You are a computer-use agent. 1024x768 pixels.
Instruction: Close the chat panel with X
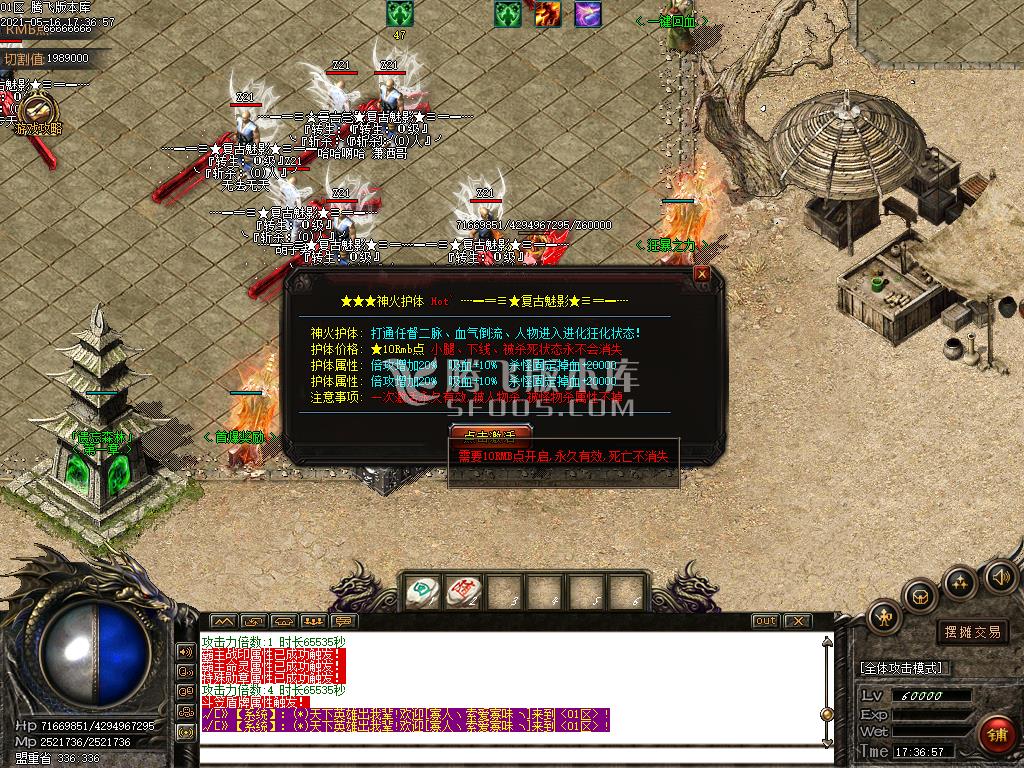(x=796, y=621)
